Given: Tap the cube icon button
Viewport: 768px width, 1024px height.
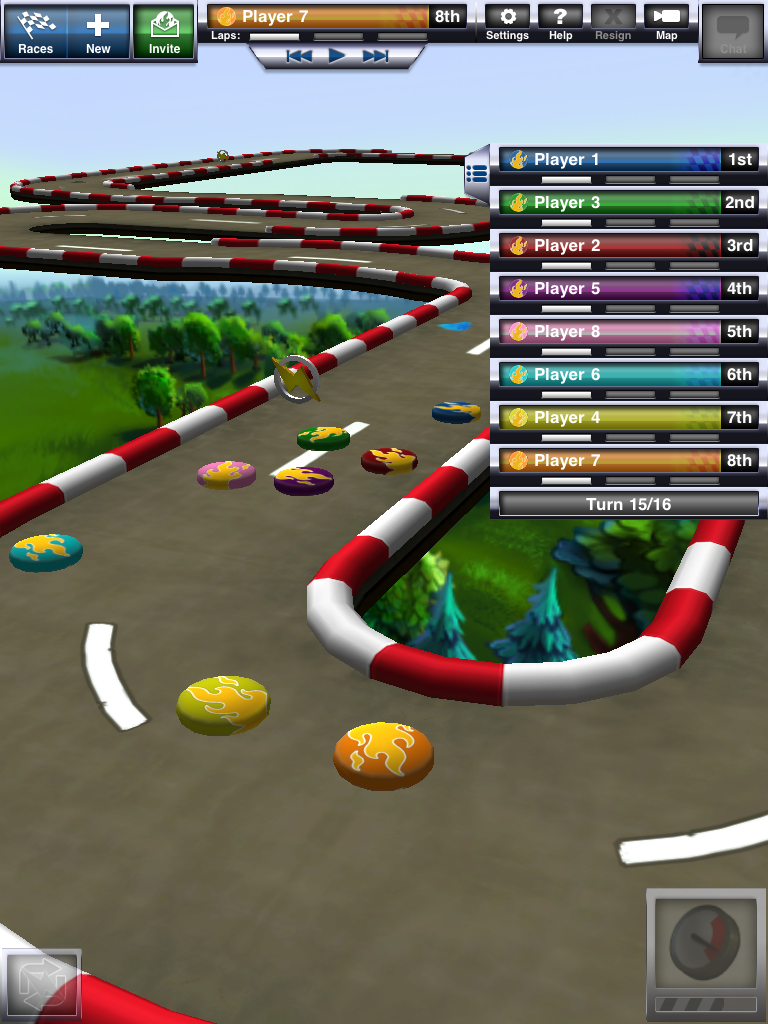Looking at the screenshot, I should coord(42,984).
